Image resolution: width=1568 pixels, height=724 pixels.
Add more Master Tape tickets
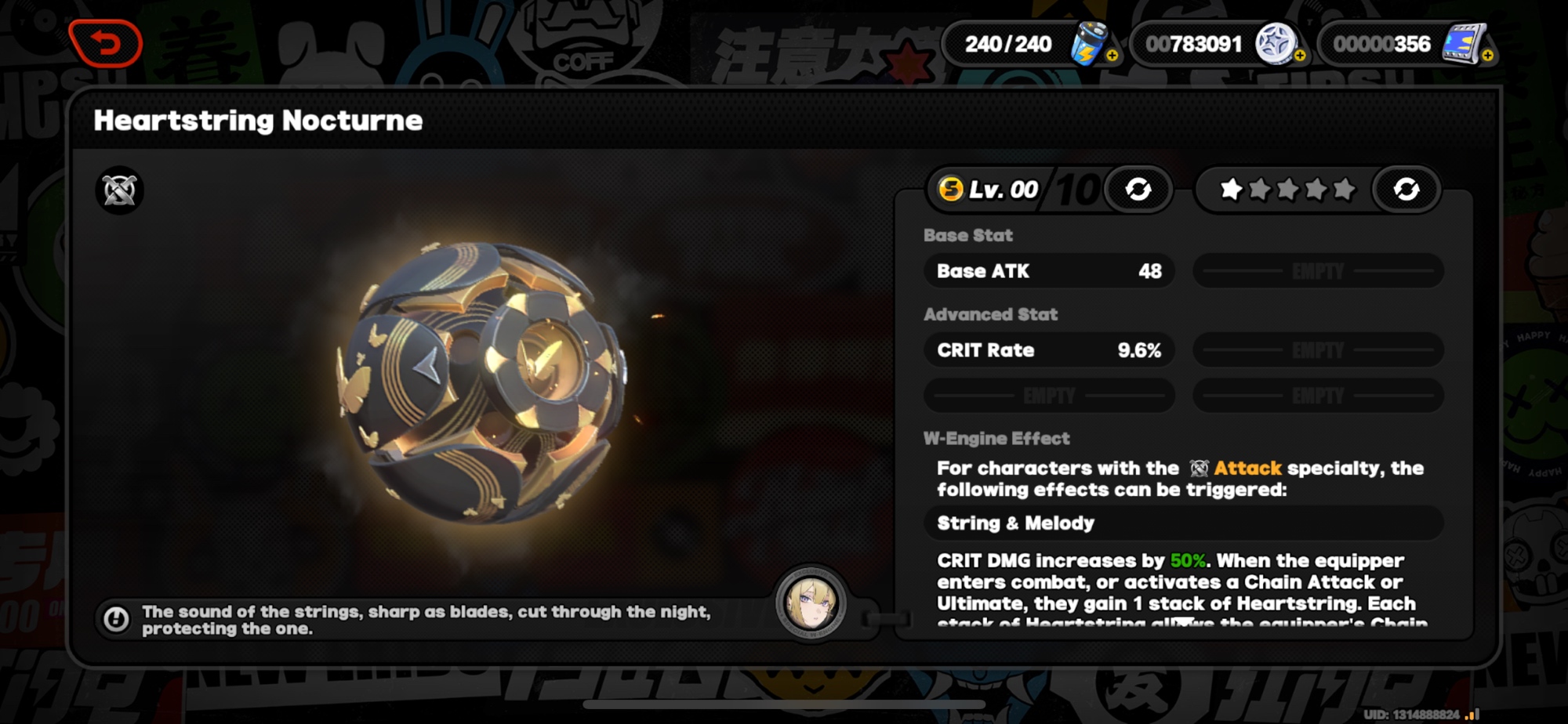(1487, 56)
